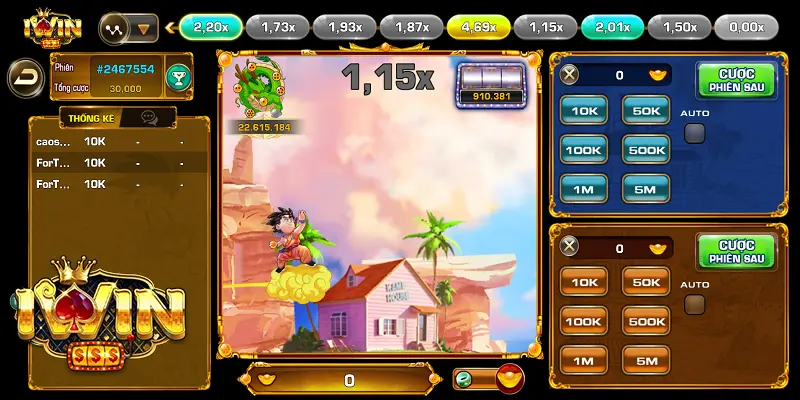The image size is (800, 400).
Task: Place next-round bet in blue panel
Action: (736, 80)
